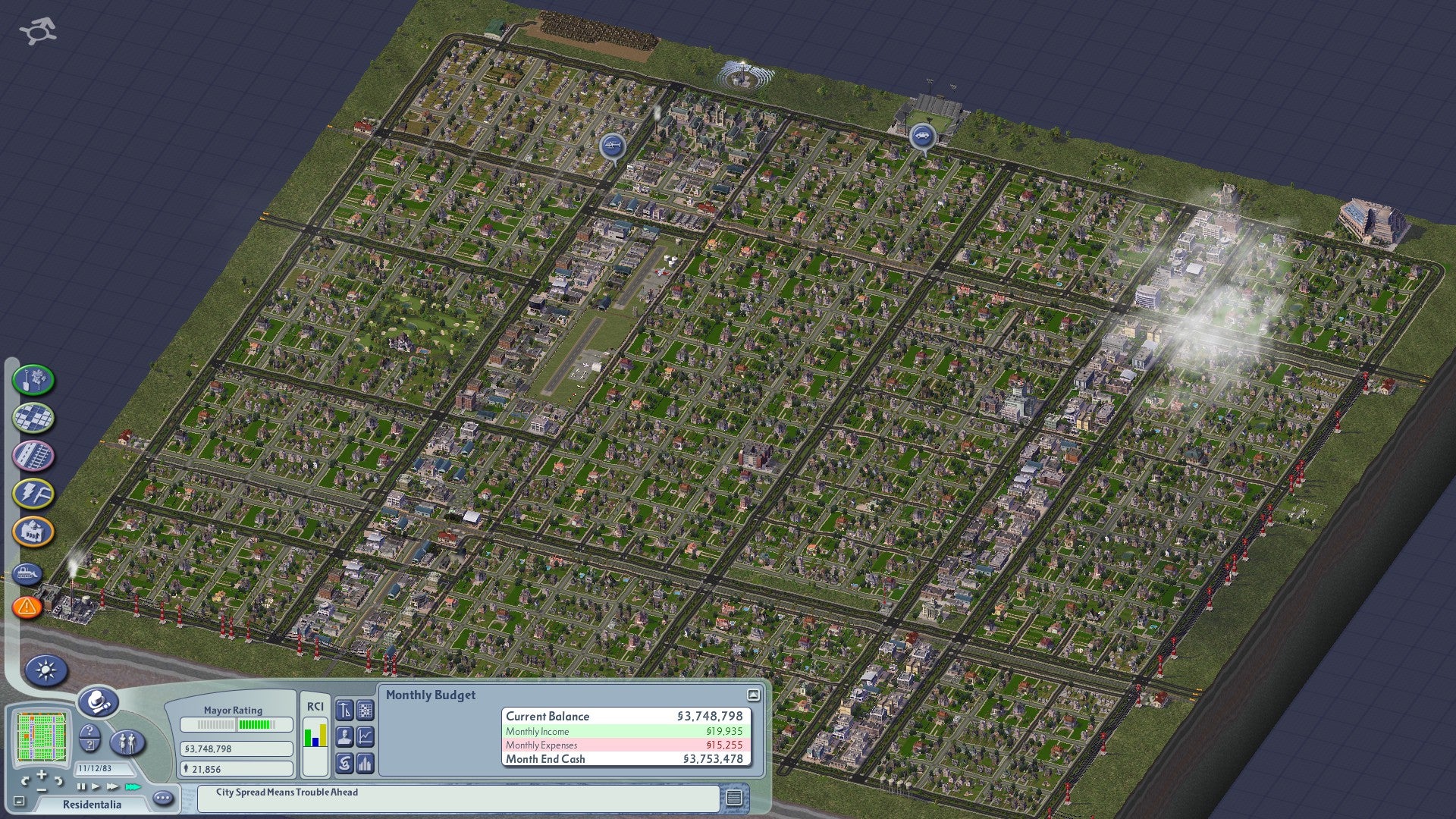
Task: Read the Mayor Rating bar
Action: click(237, 725)
